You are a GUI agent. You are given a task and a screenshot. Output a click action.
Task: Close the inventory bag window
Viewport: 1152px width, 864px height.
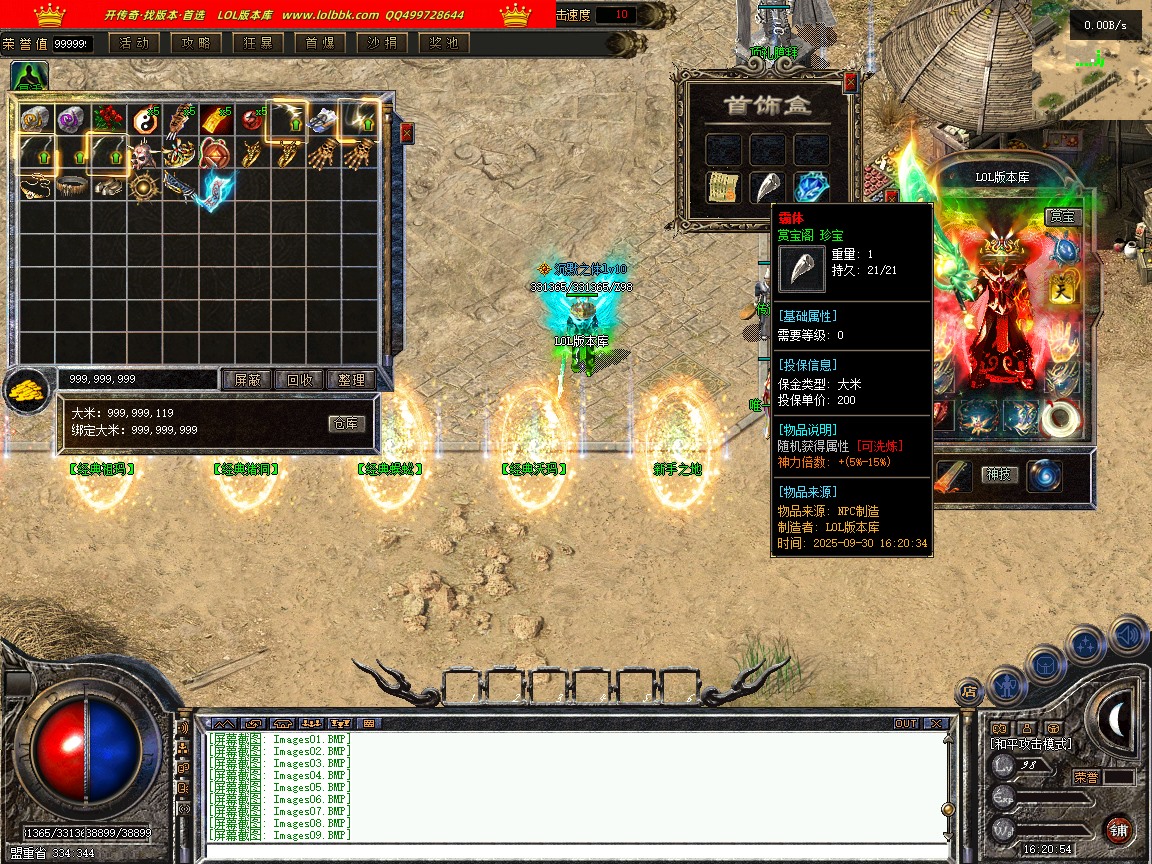(x=407, y=132)
